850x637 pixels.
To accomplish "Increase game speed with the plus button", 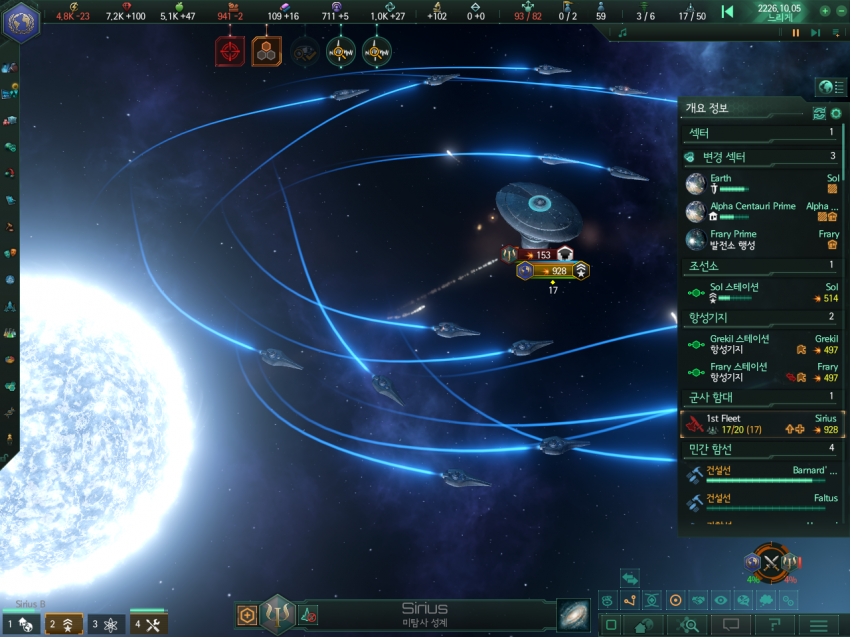I will click(825, 11).
